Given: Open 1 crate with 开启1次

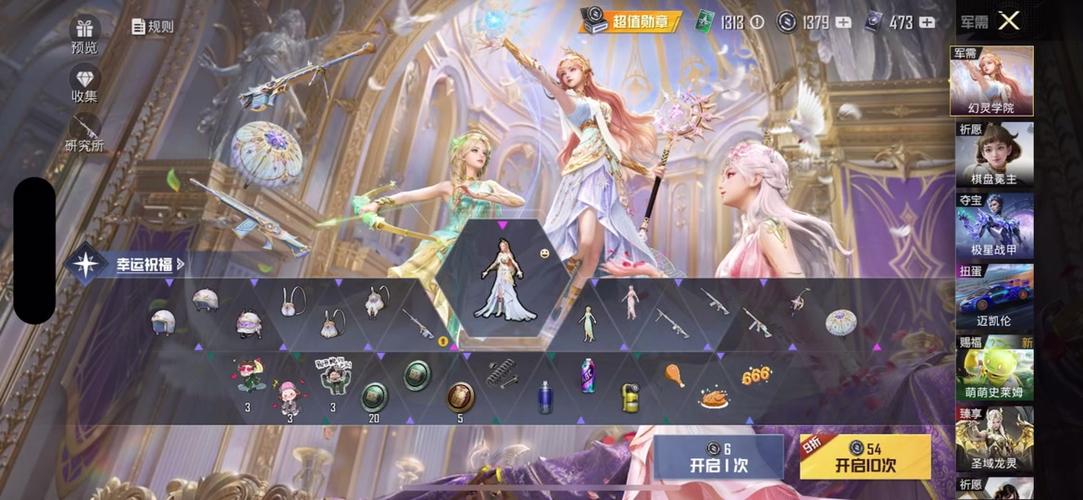Looking at the screenshot, I should point(718,457).
